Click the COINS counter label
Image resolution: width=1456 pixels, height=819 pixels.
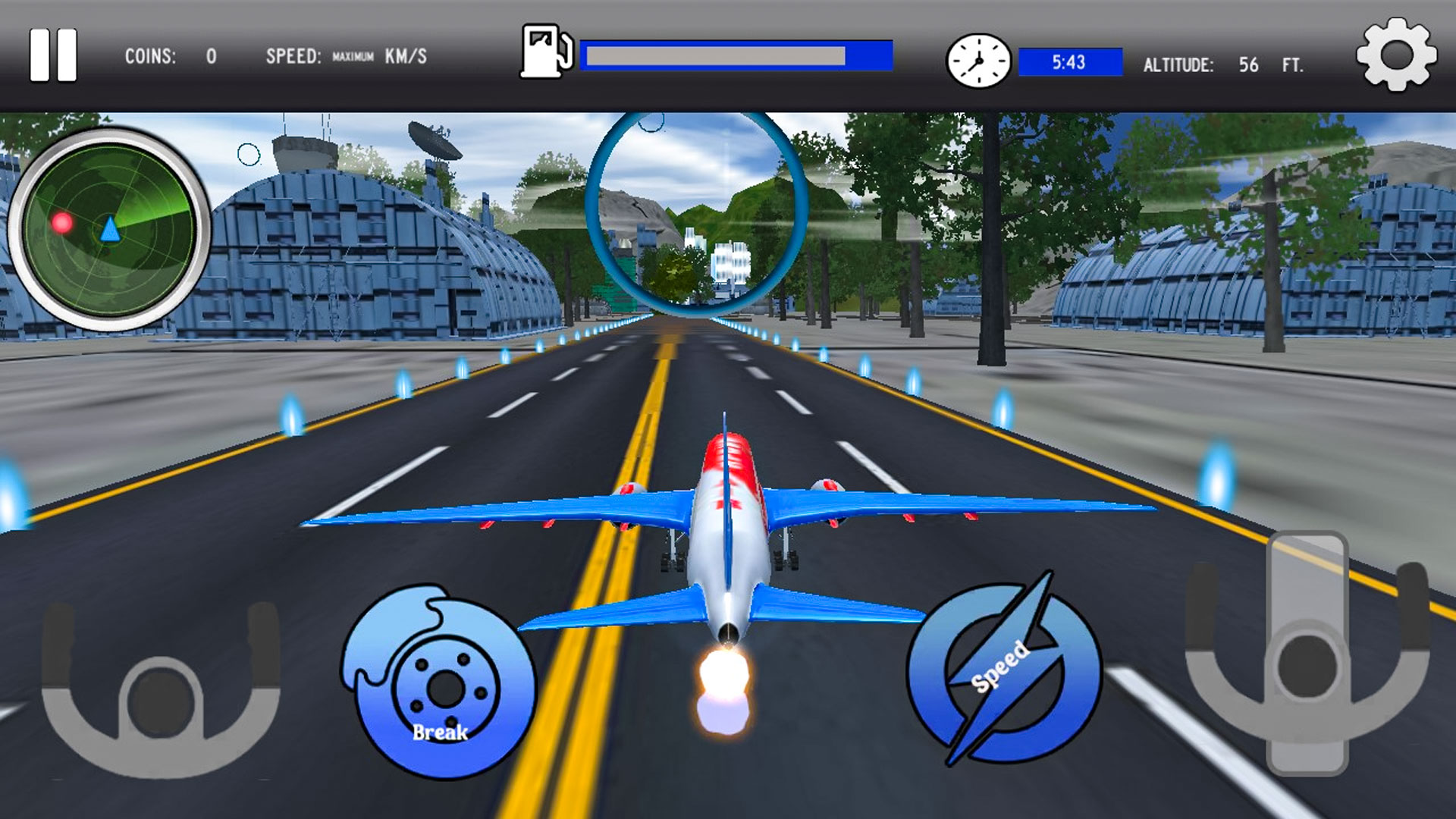(x=151, y=55)
